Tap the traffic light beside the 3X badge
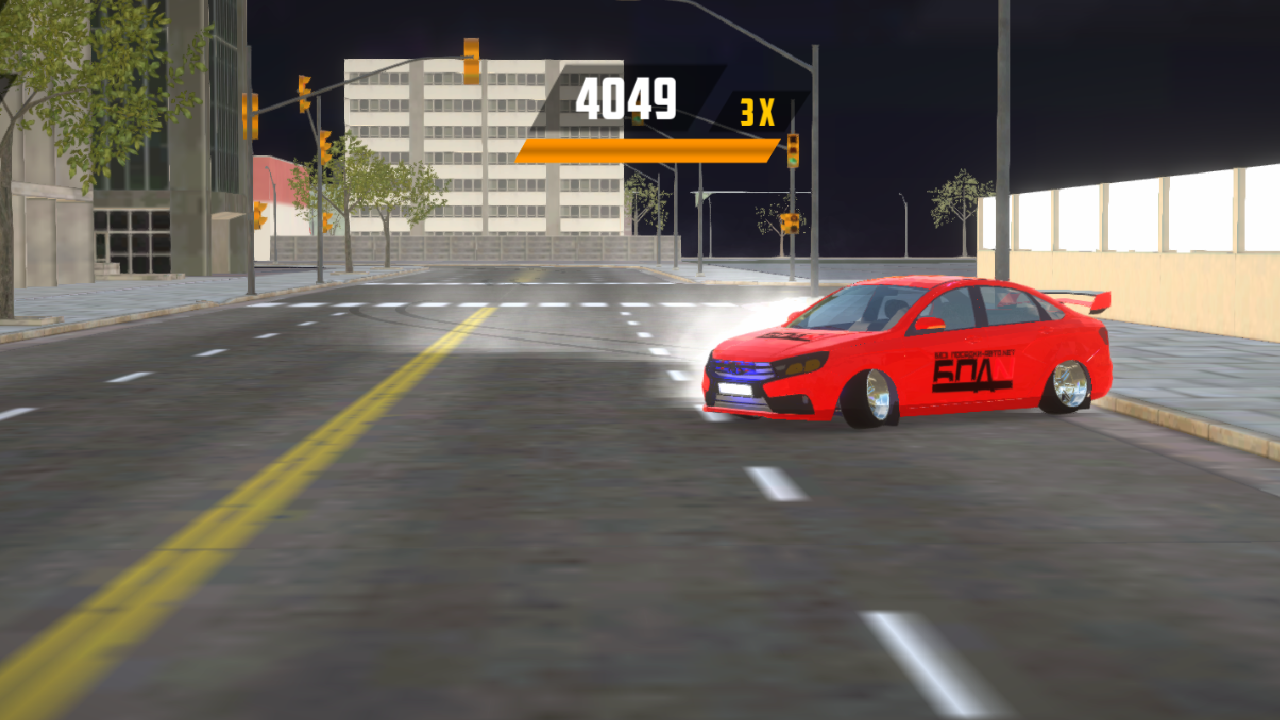This screenshot has width=1280, height=720. pos(793,150)
